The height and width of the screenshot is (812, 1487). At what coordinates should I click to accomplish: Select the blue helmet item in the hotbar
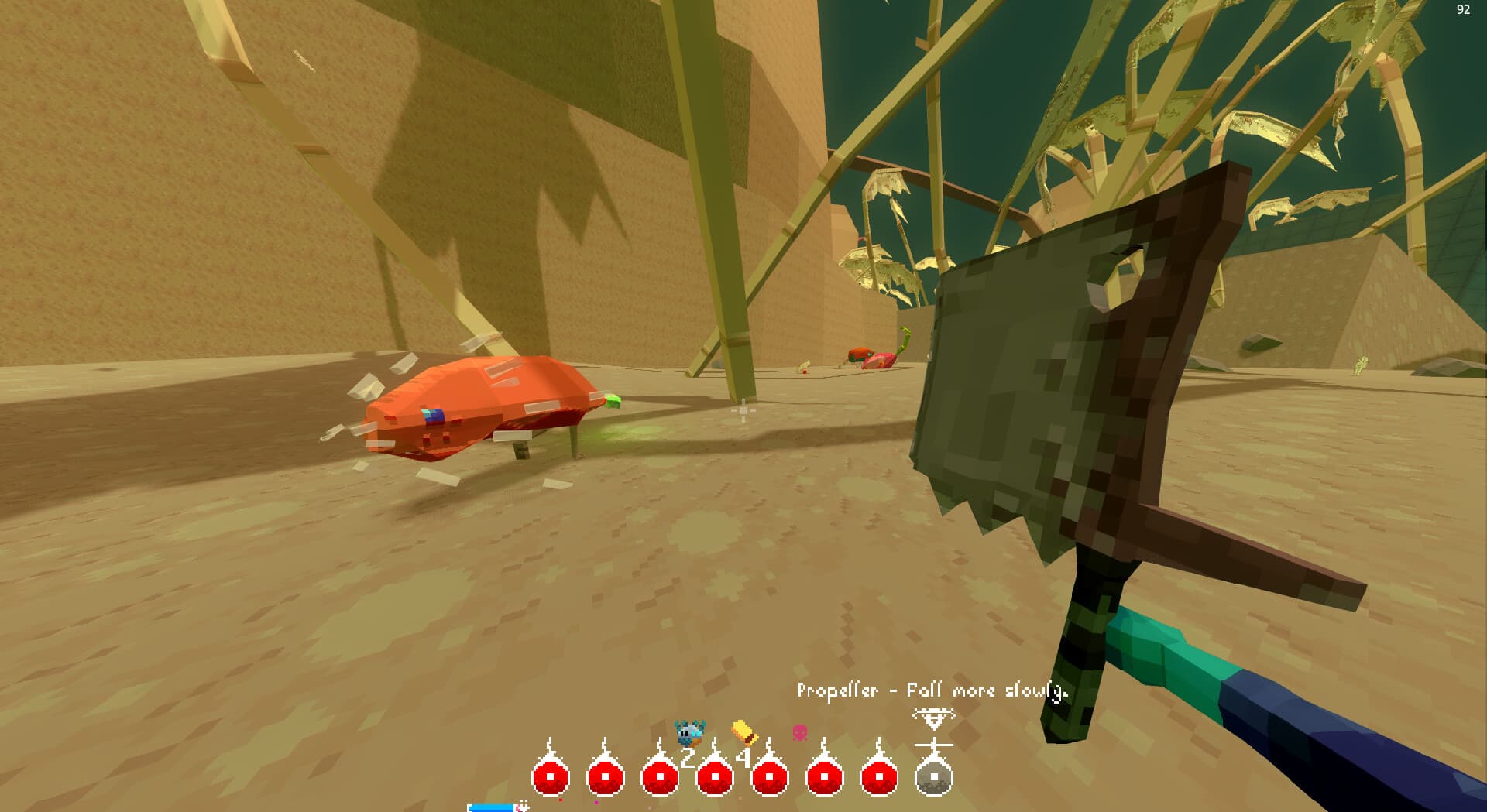pos(689,731)
